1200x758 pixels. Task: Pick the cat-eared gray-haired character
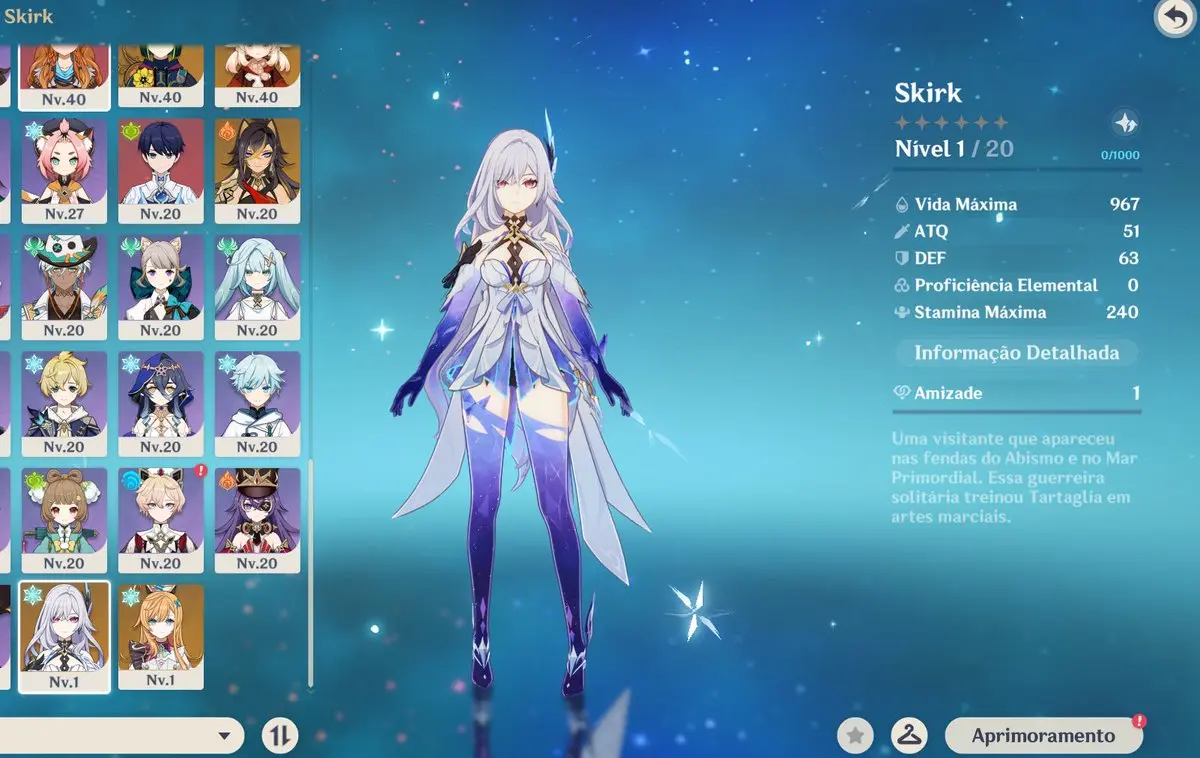161,287
